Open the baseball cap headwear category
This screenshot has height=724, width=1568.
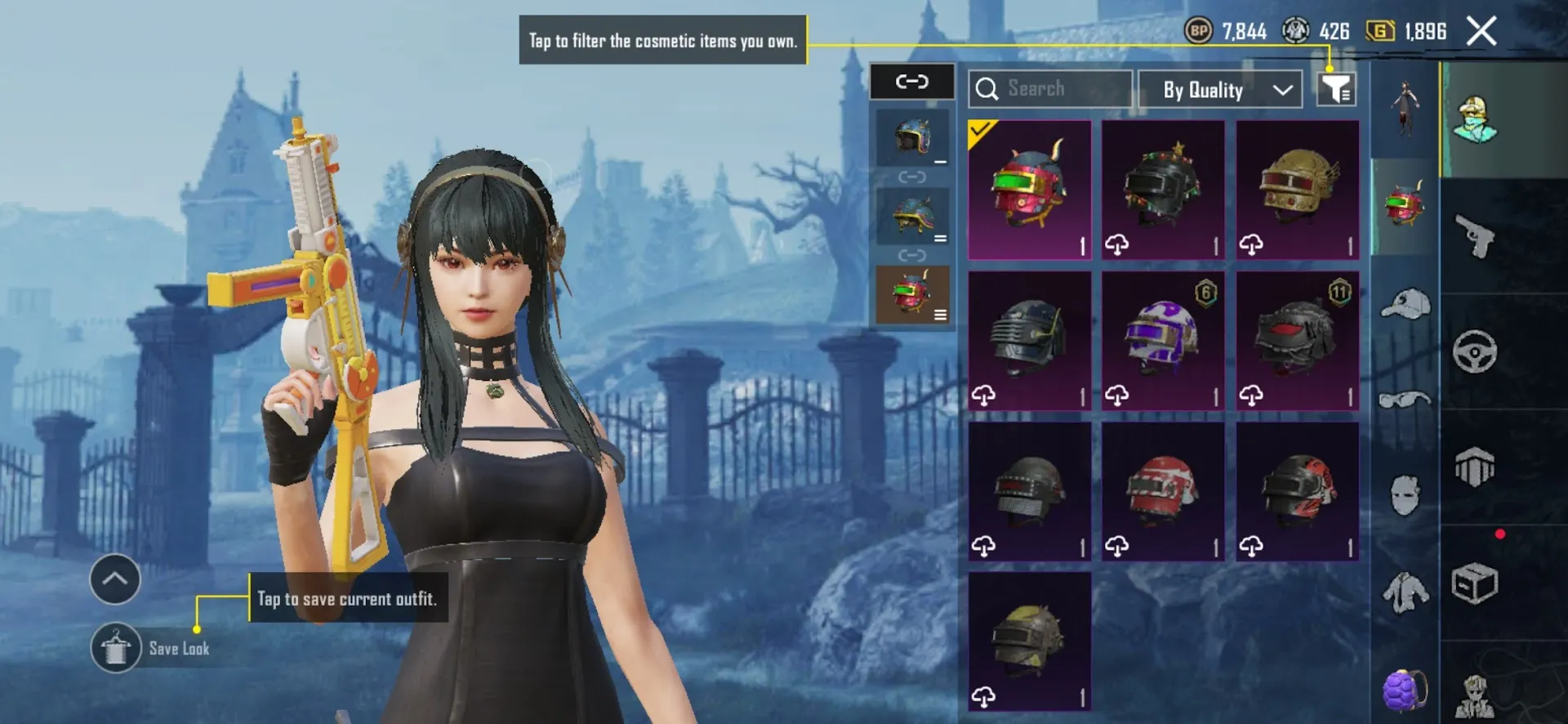point(1405,304)
